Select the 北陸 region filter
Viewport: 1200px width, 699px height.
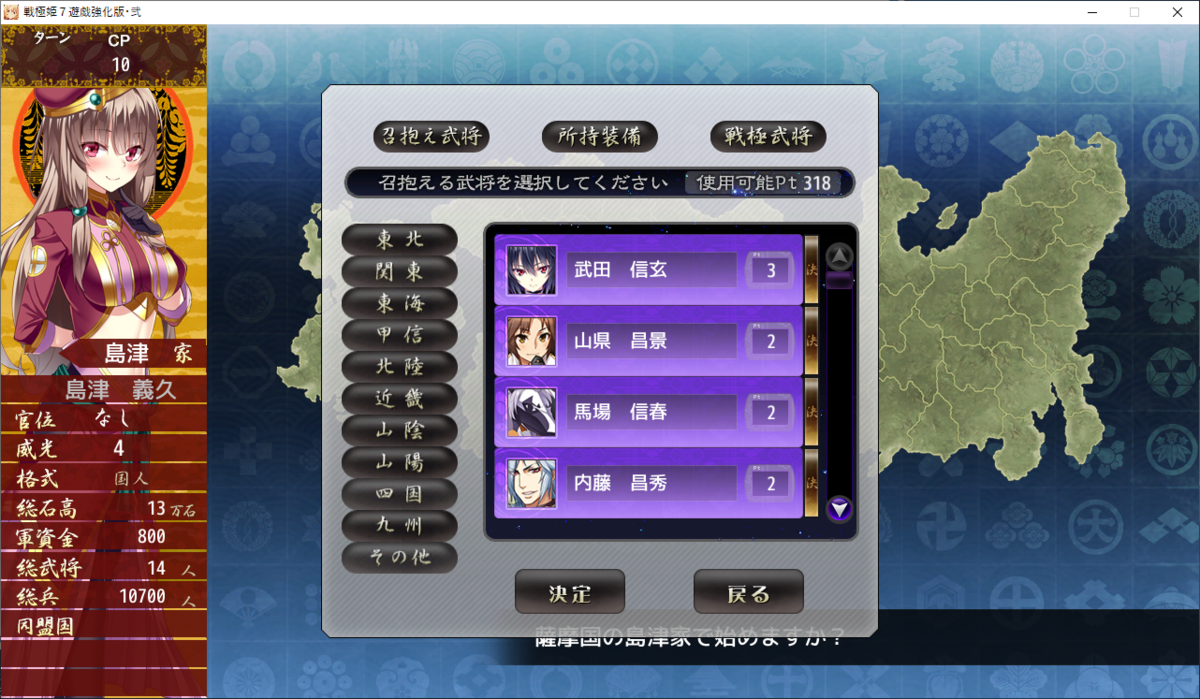tap(400, 367)
